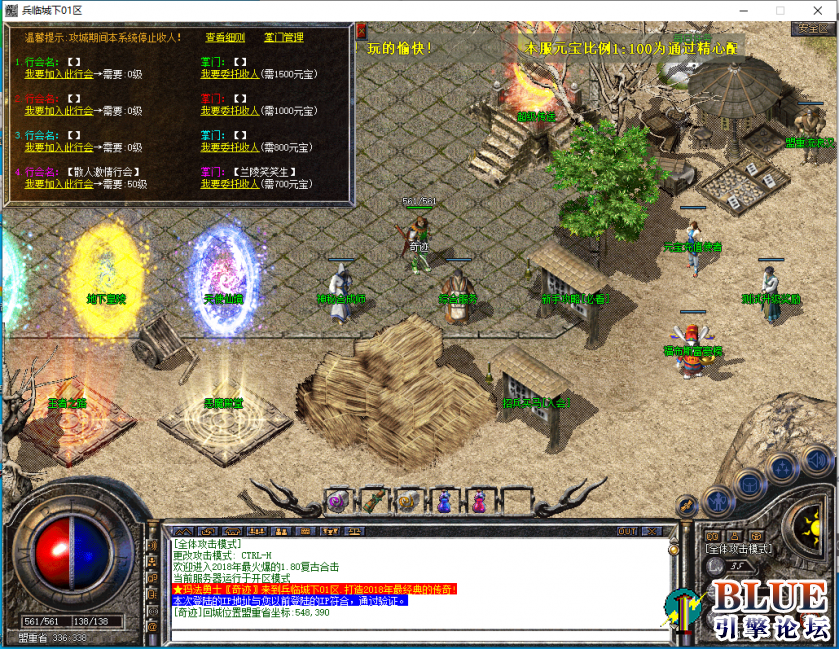Use the purple swirl scroll in the belt

point(339,499)
